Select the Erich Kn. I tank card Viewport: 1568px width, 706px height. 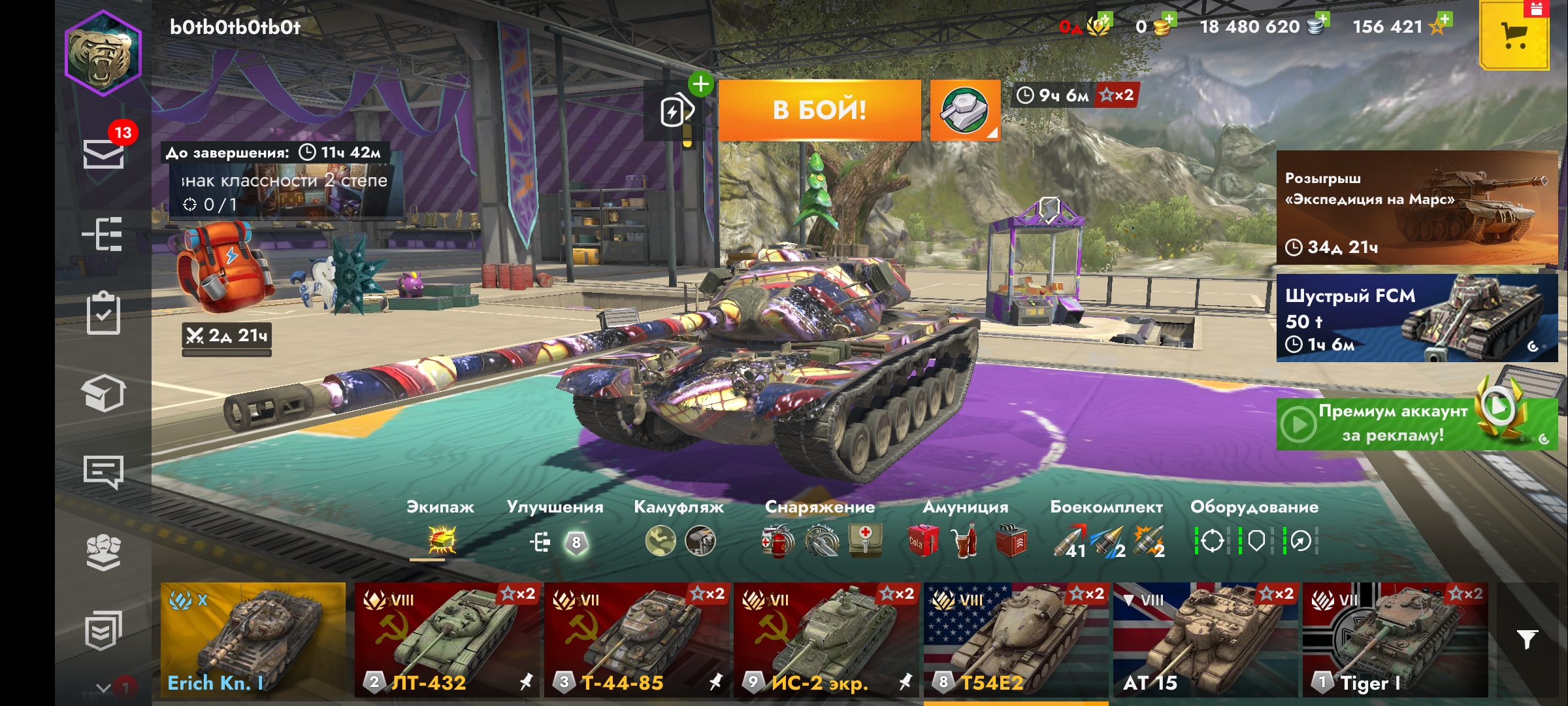tap(253, 639)
